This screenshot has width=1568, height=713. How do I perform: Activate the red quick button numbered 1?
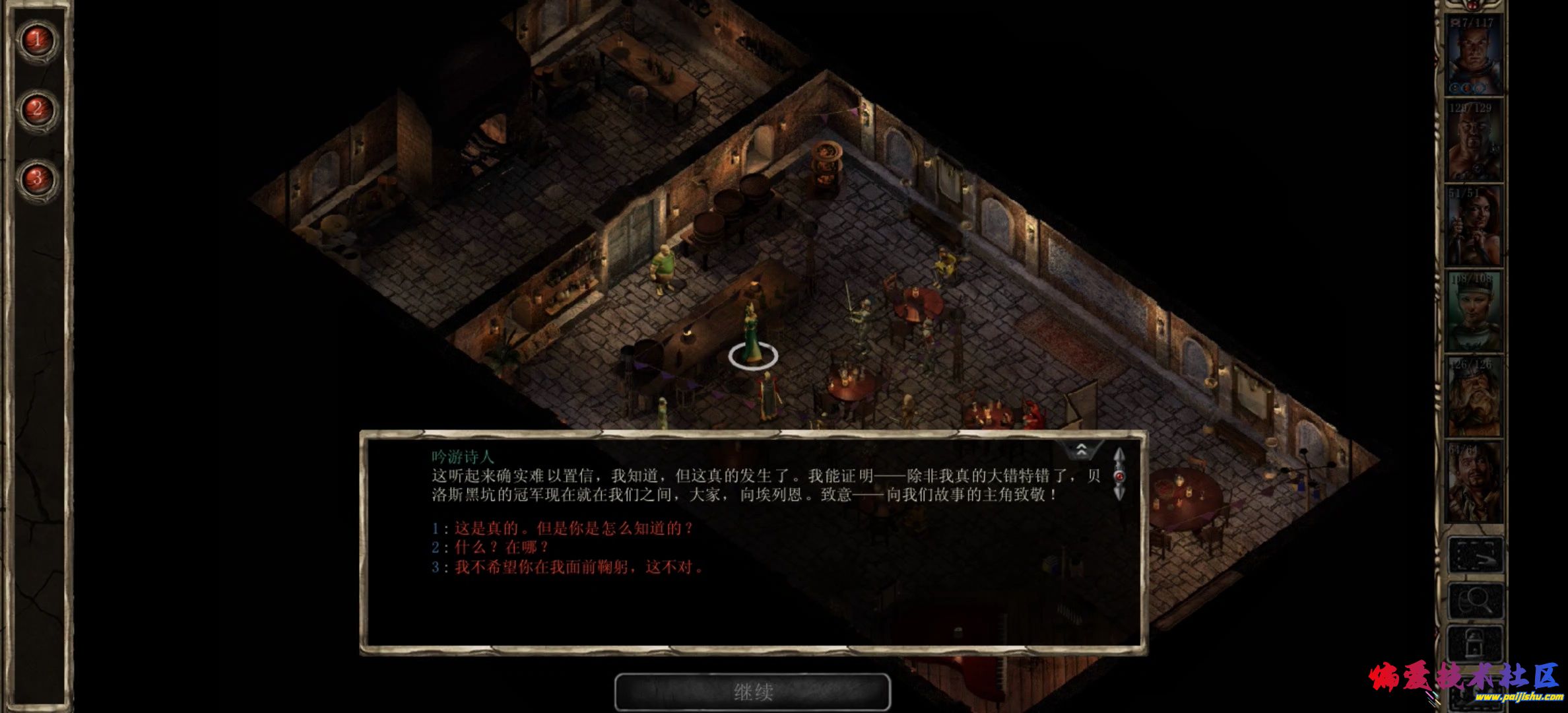[x=38, y=40]
